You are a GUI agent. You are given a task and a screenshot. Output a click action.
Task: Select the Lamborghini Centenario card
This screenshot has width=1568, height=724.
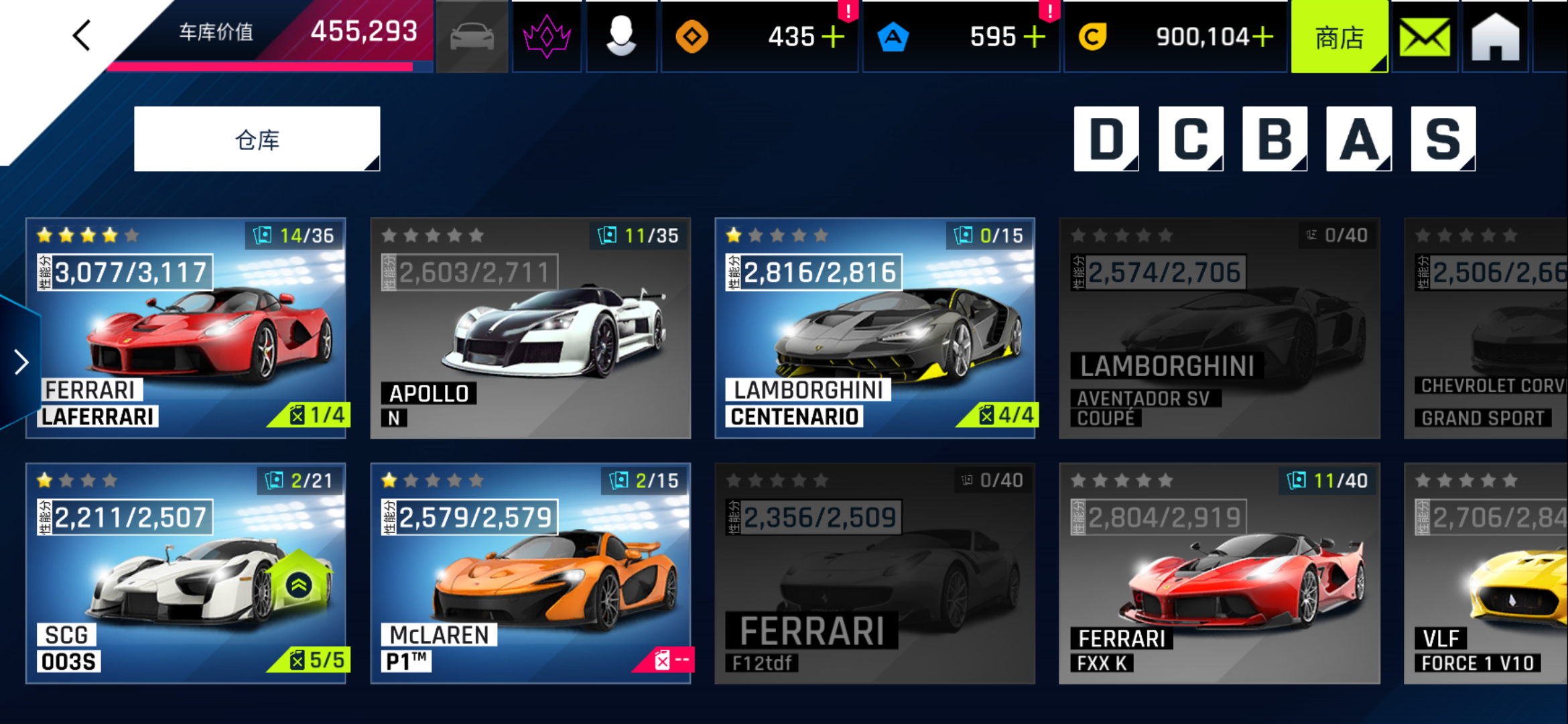[x=874, y=328]
